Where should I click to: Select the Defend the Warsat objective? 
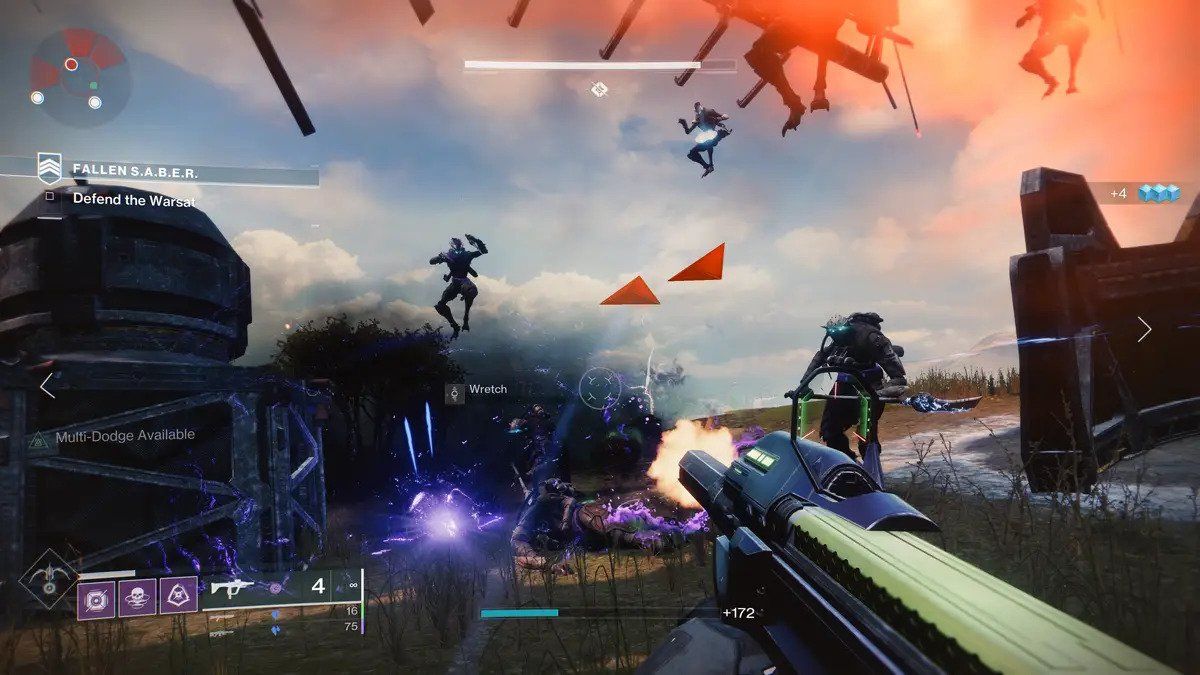pos(133,200)
